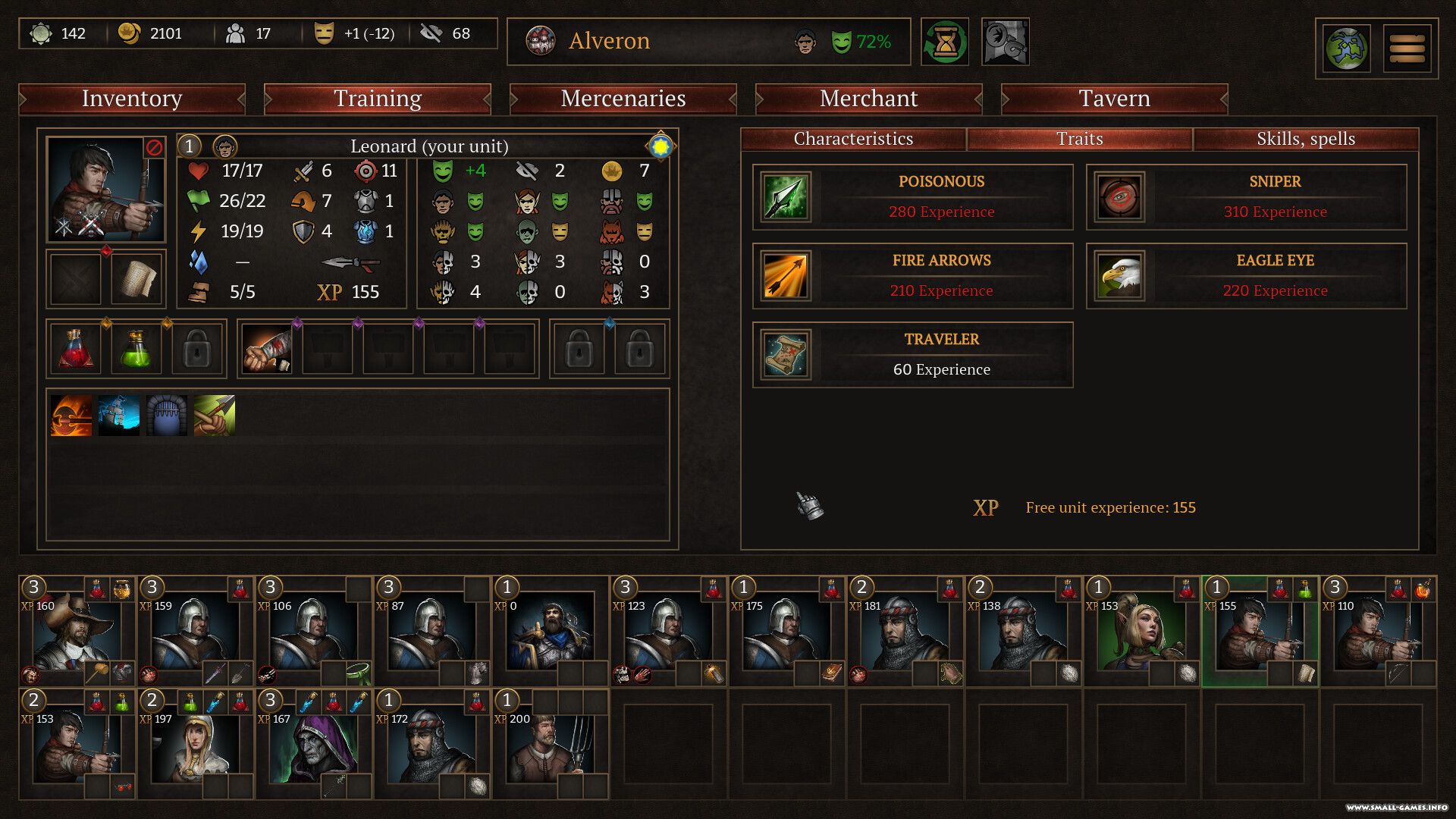Open the Skills, spells sub-tab
This screenshot has height=819, width=1456.
point(1305,139)
